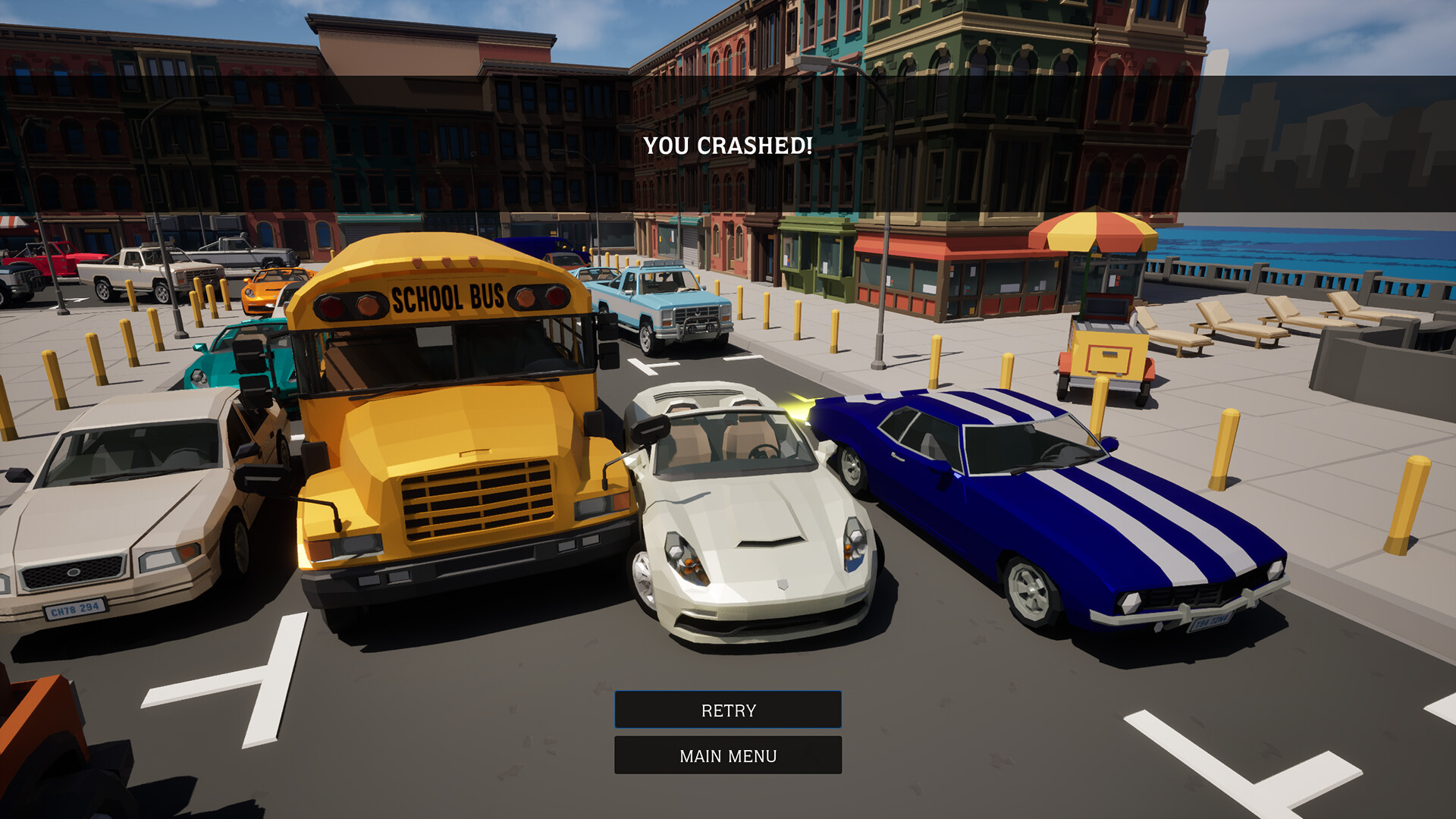Return to the Main Menu
1456x819 pixels.
click(x=728, y=755)
